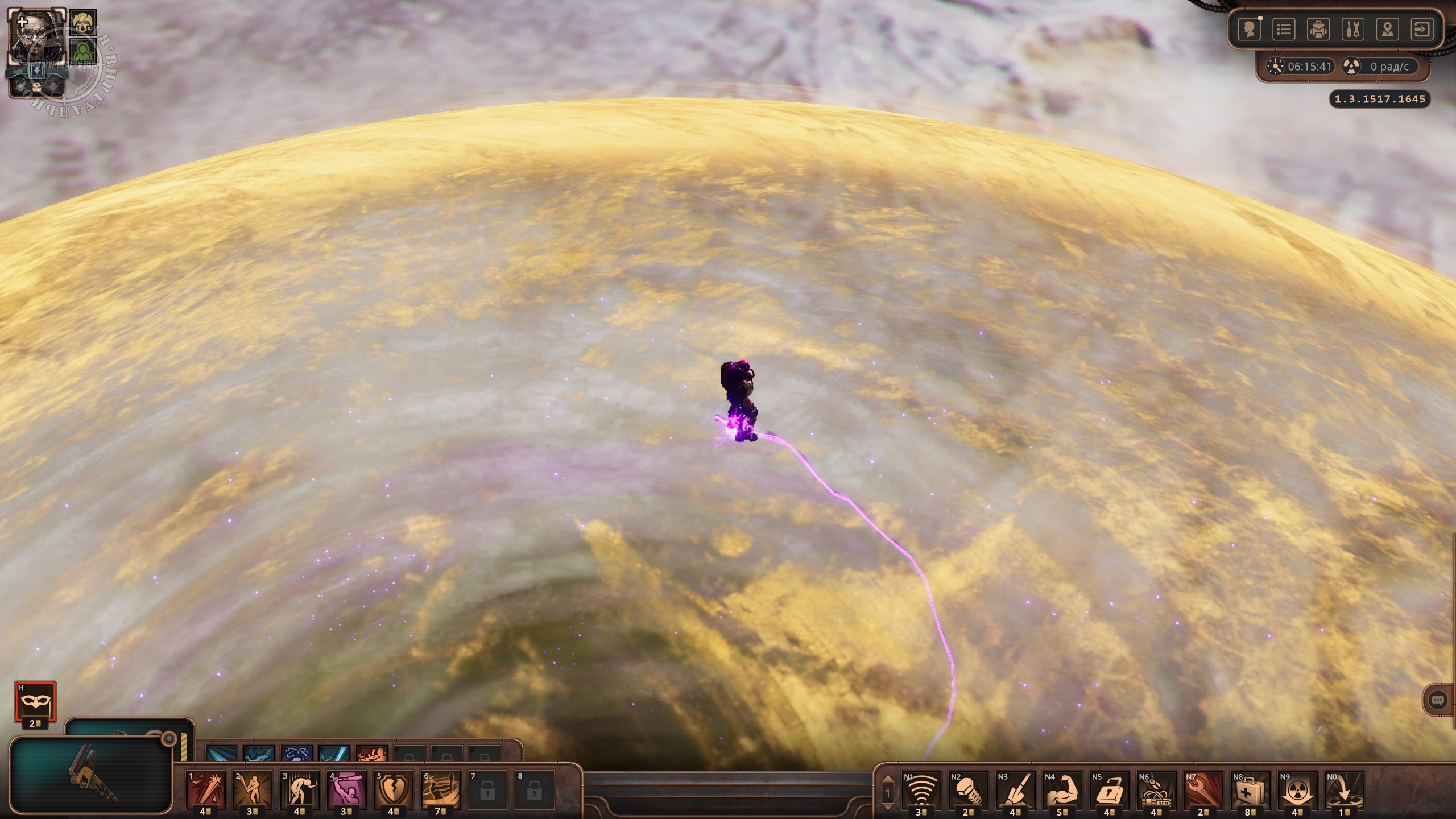The width and height of the screenshot is (1456, 819).
Task: Select the equipped wrench weapon slot
Action: click(x=91, y=775)
